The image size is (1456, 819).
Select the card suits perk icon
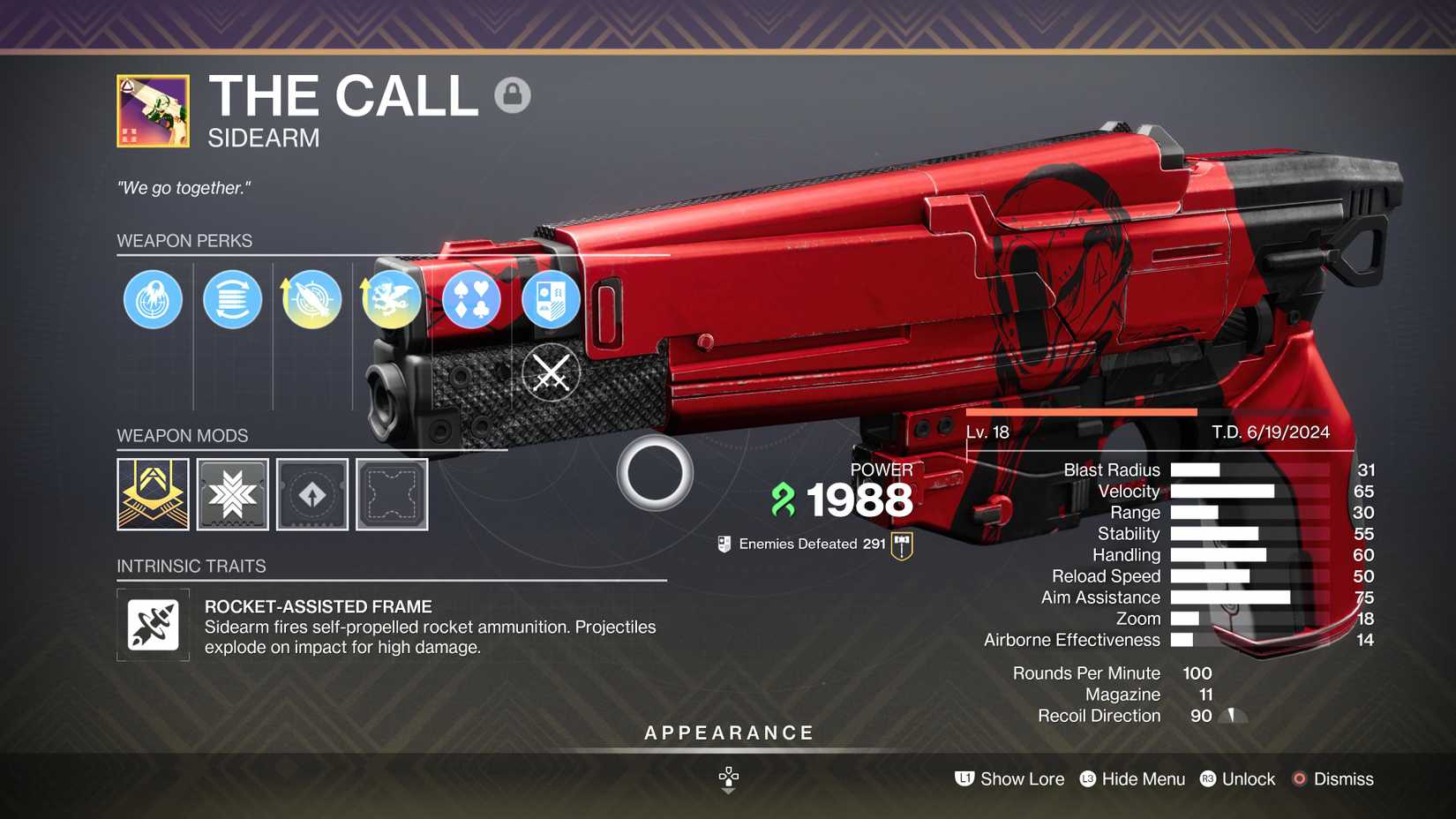coord(470,299)
